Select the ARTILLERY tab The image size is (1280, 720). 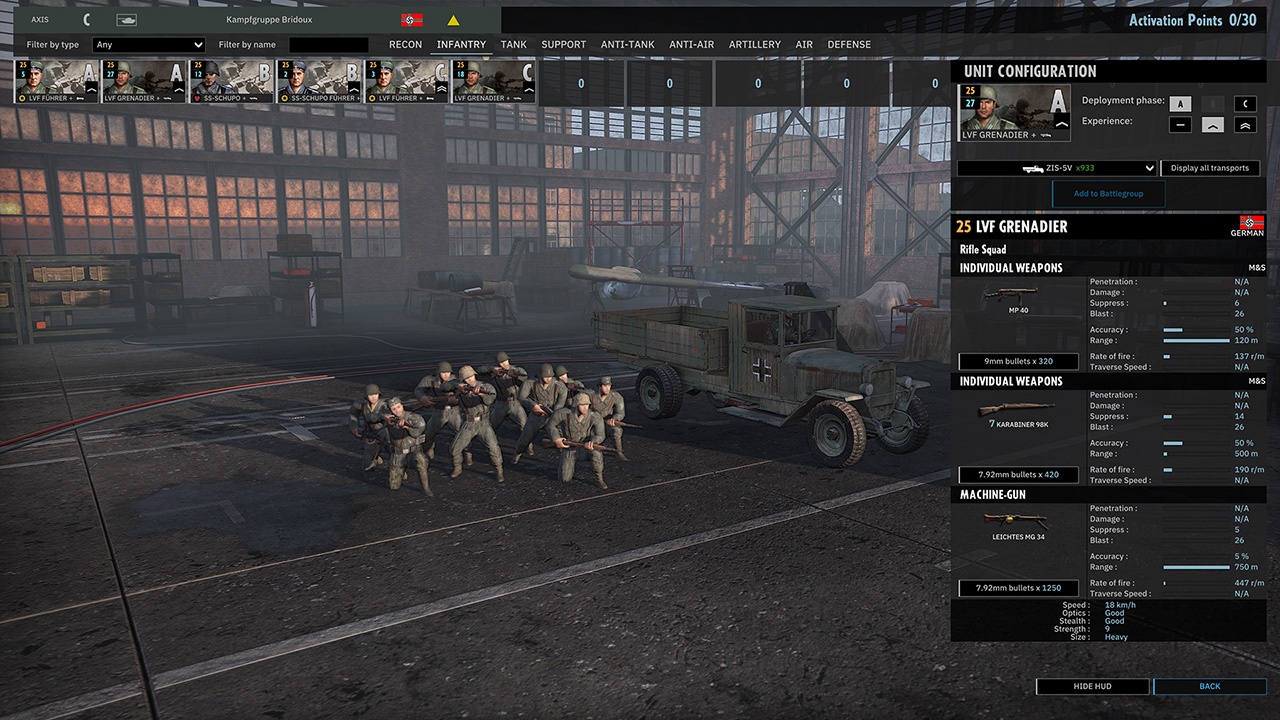click(x=755, y=45)
